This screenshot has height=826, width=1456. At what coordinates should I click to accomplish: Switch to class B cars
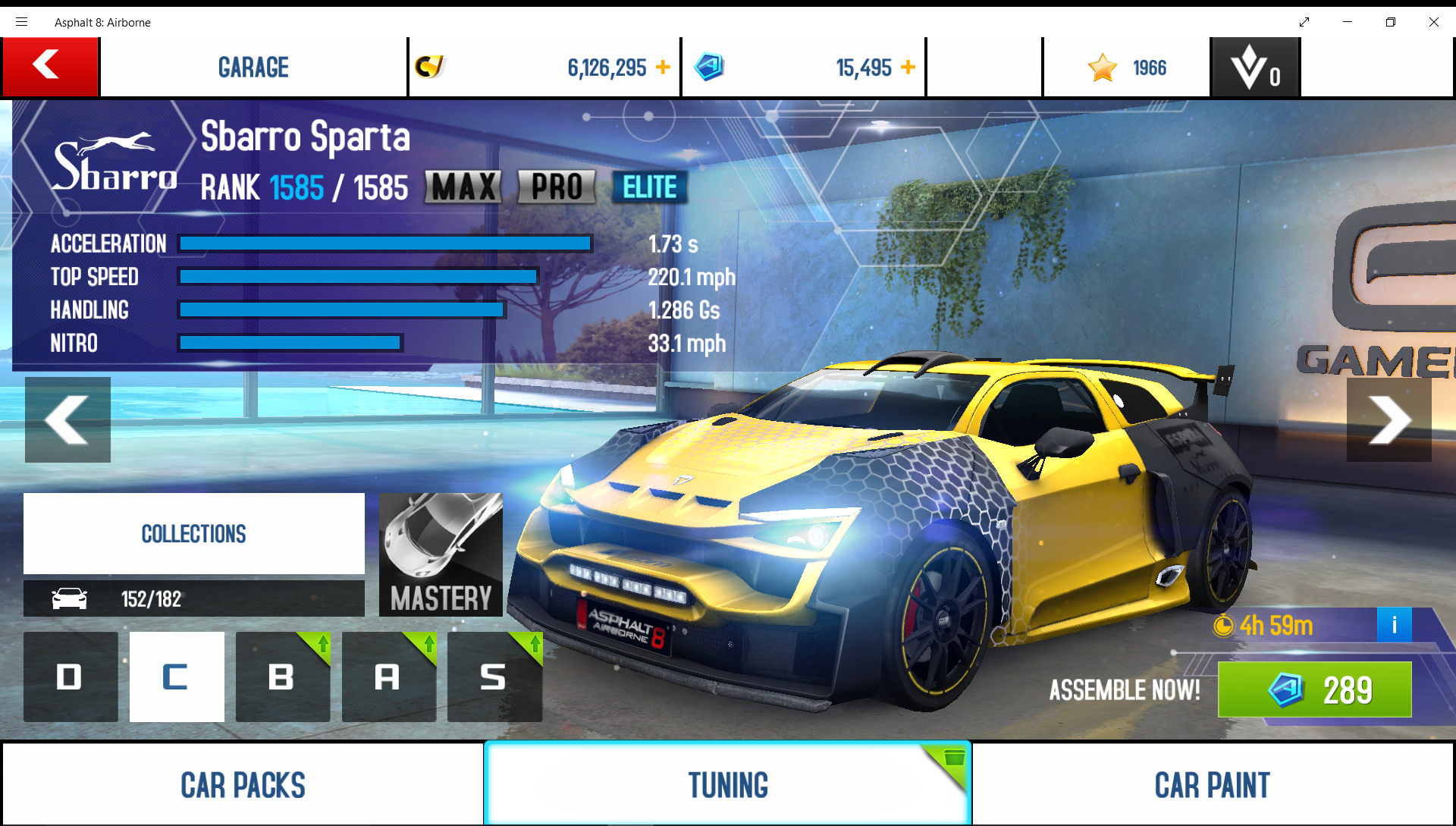click(x=282, y=677)
